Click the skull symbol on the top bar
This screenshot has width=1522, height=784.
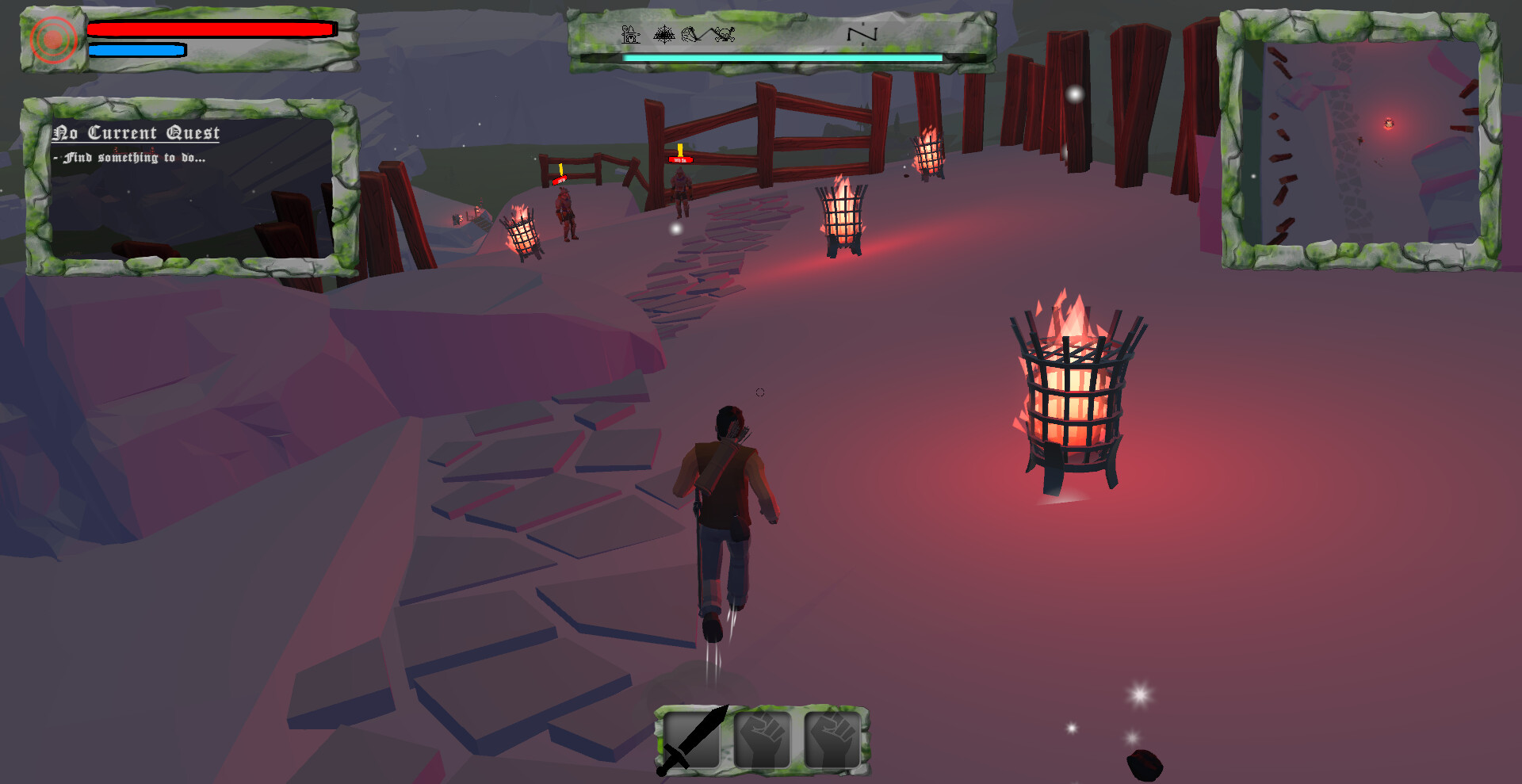(x=723, y=33)
